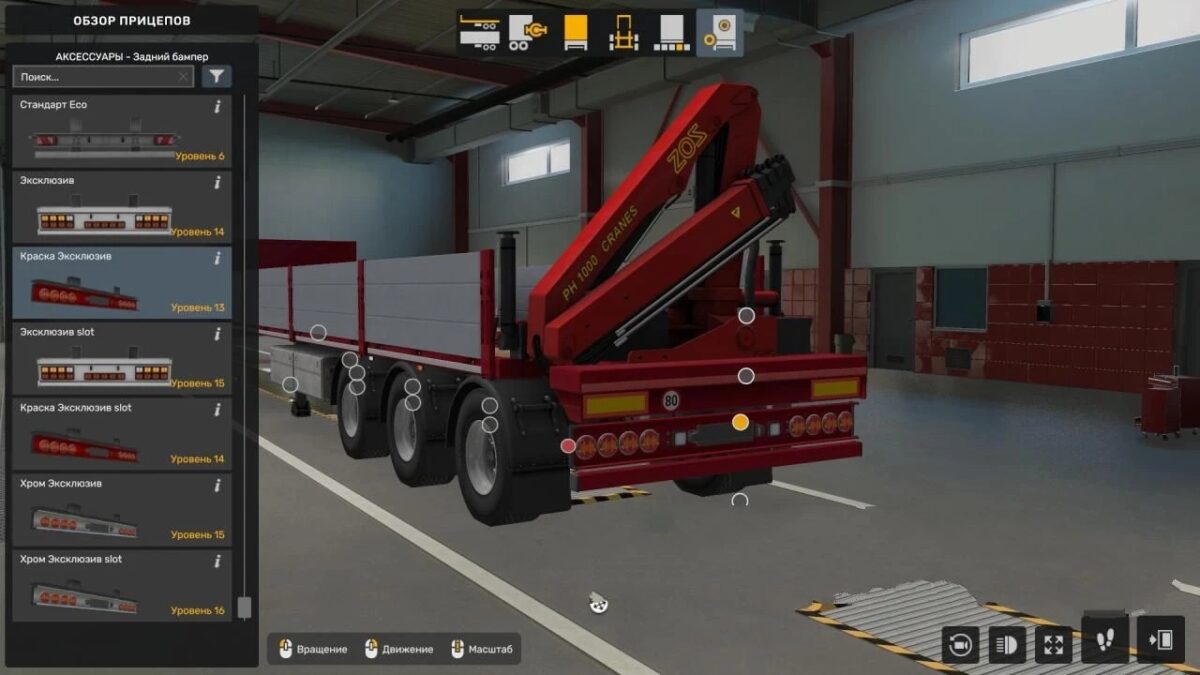Choose the "Эксклюзив" level 14 bumper

120,208
